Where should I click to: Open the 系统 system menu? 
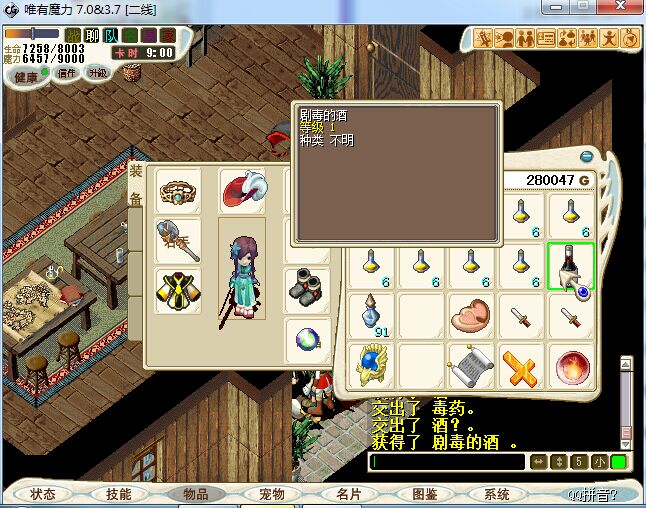point(497,494)
